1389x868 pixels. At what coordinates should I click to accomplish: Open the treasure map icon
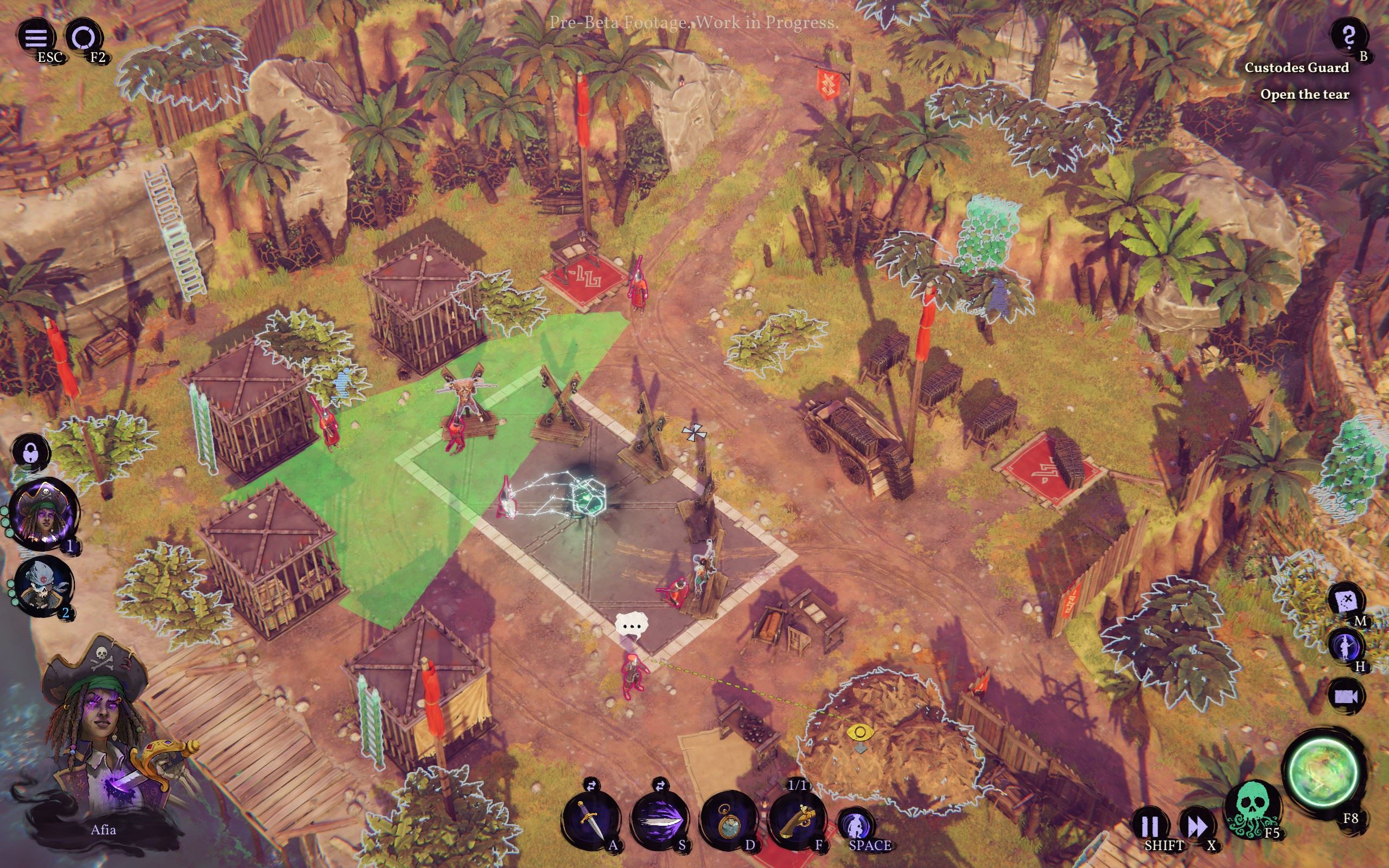click(x=1346, y=601)
